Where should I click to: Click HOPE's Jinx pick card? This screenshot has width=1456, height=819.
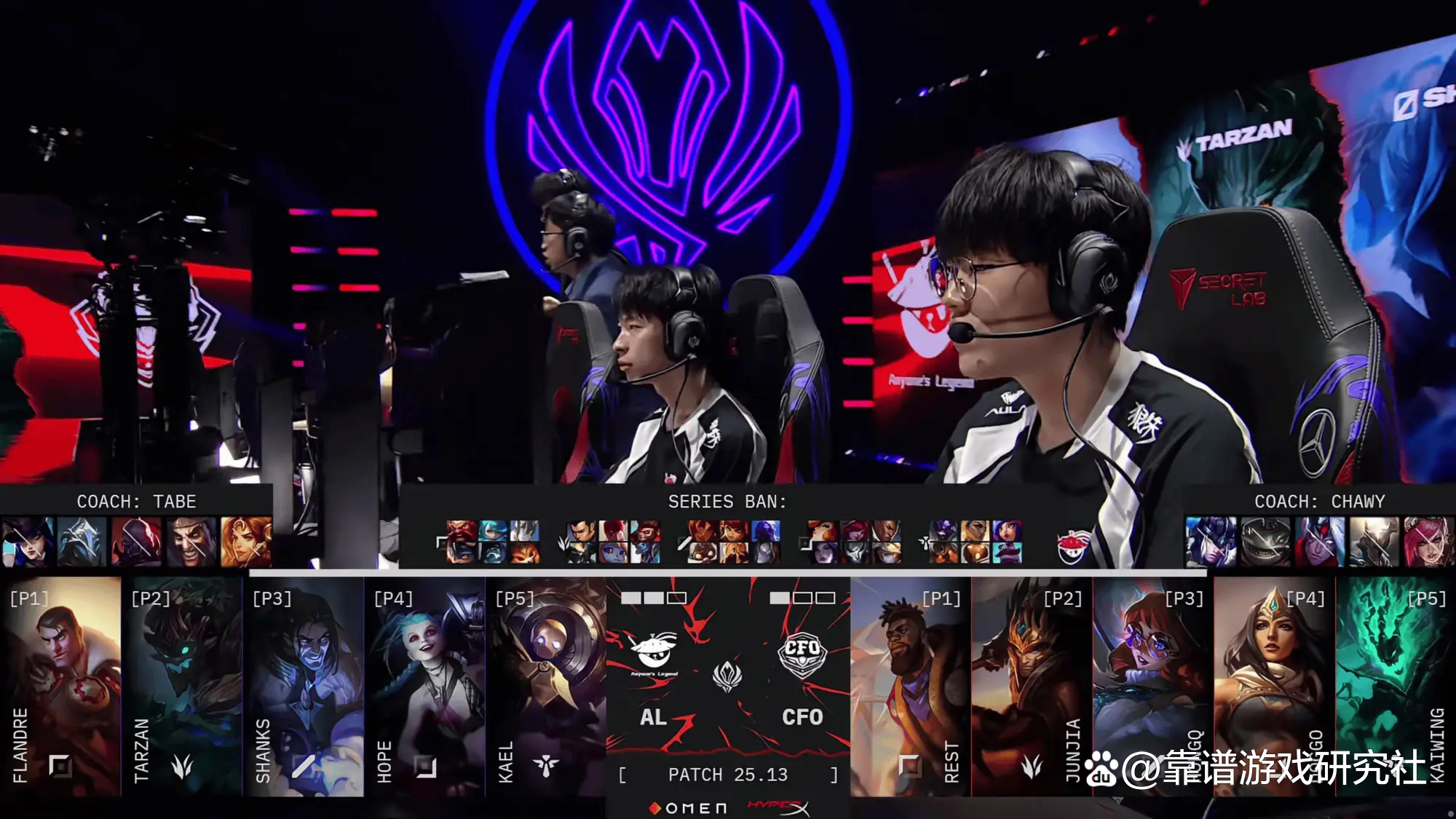[424, 686]
